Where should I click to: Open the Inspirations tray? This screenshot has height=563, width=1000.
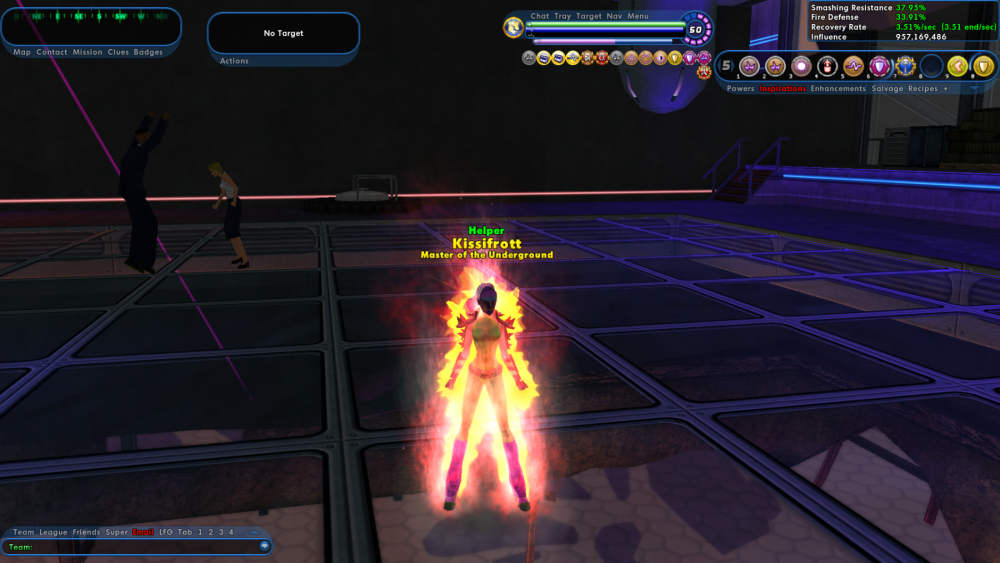click(782, 89)
